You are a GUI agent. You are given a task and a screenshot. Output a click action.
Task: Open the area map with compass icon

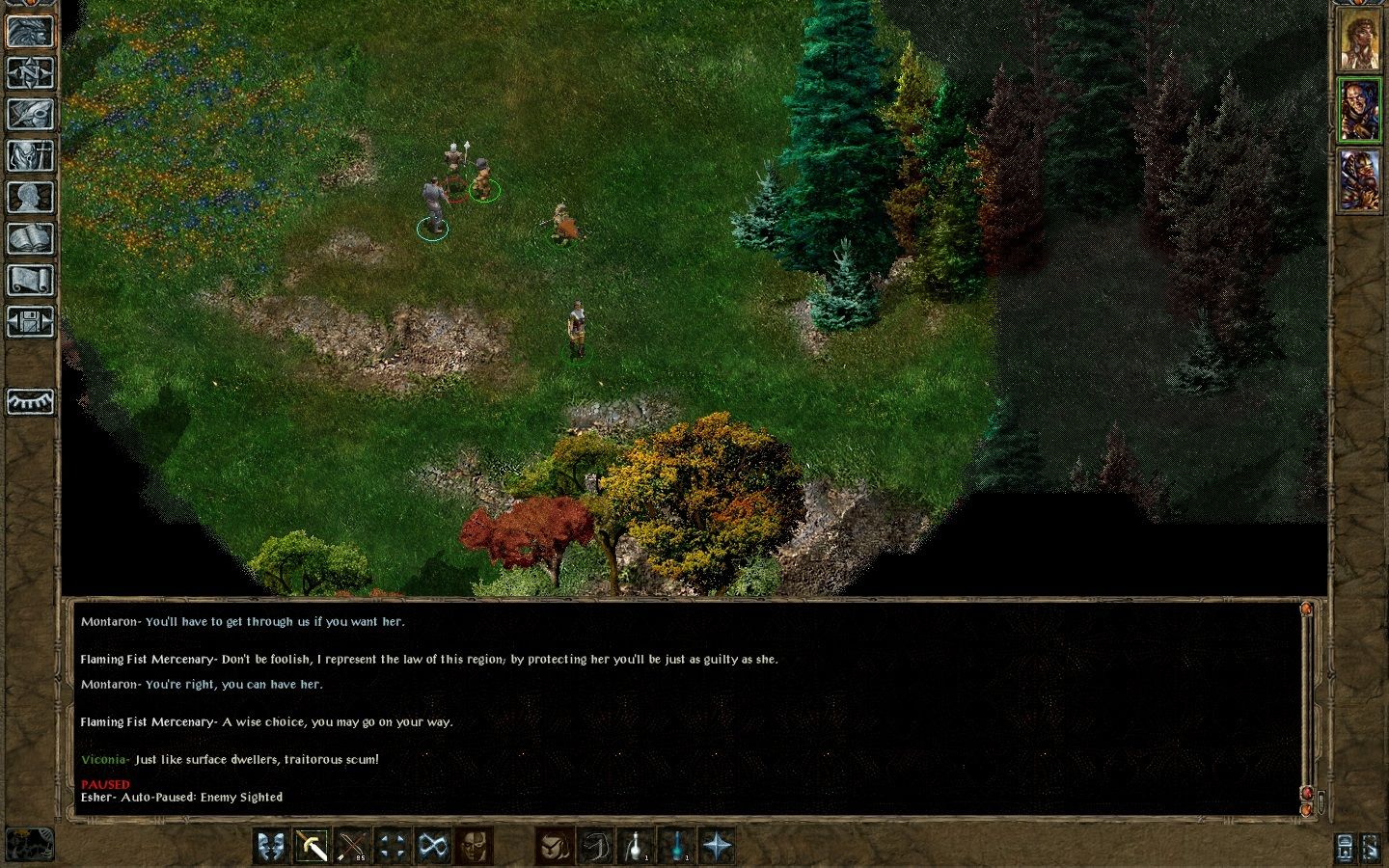pos(30,72)
